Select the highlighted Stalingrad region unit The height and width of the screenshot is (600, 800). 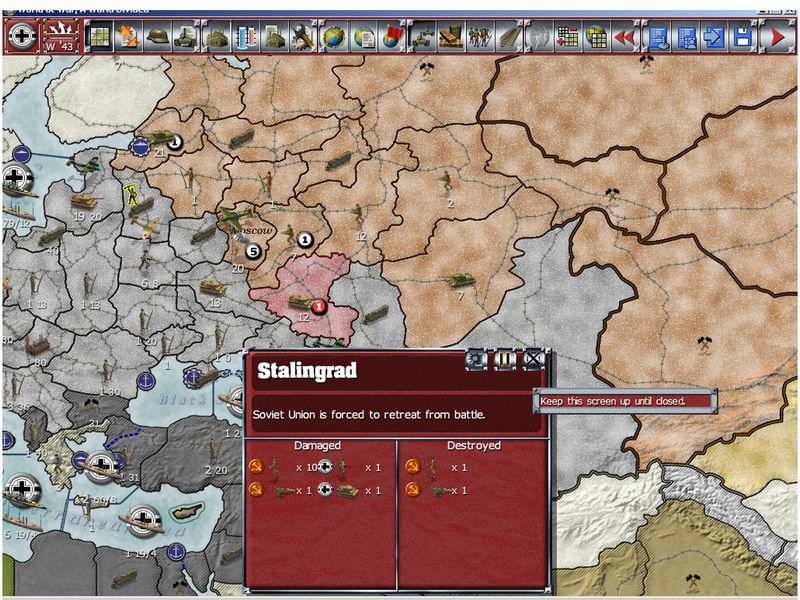302,300
